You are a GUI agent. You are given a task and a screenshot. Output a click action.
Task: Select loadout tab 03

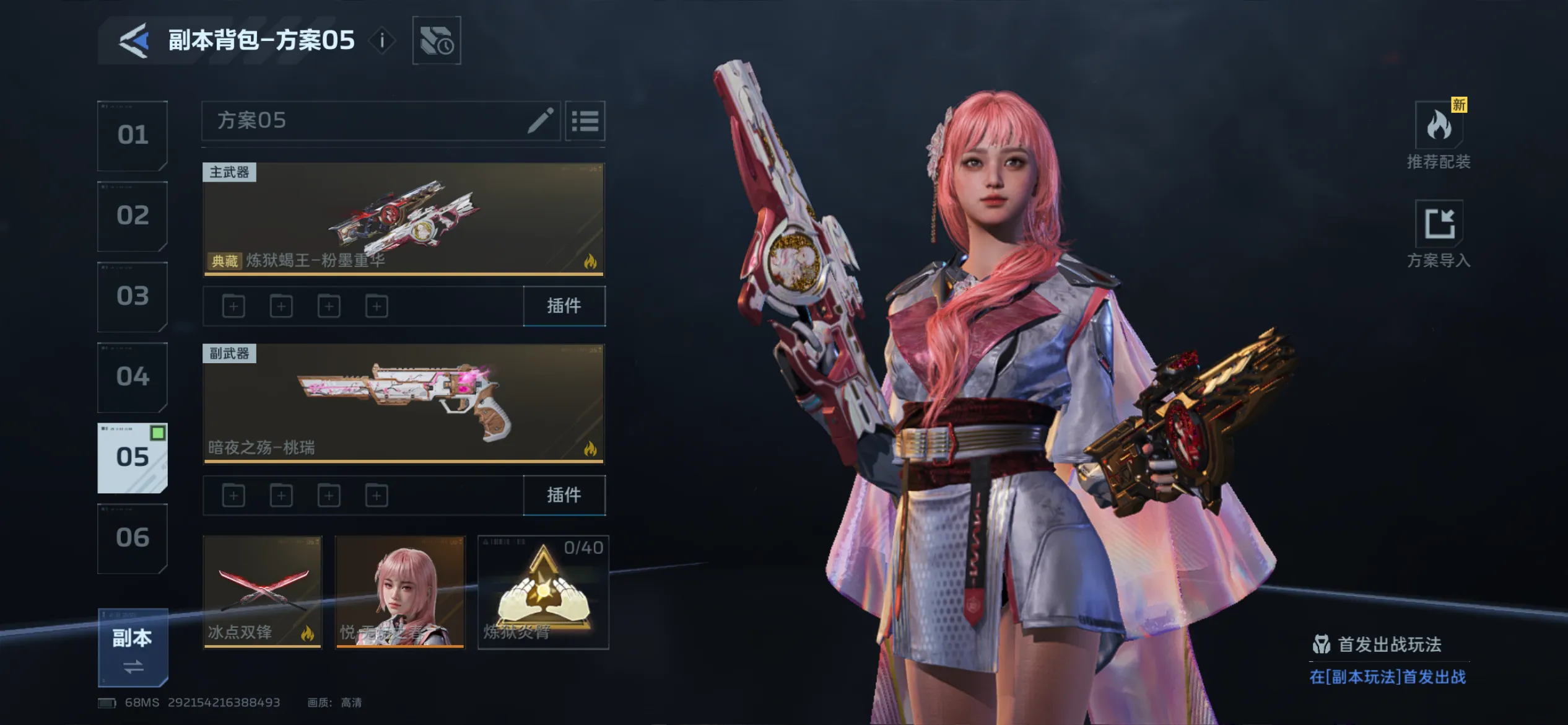pyautogui.click(x=133, y=297)
